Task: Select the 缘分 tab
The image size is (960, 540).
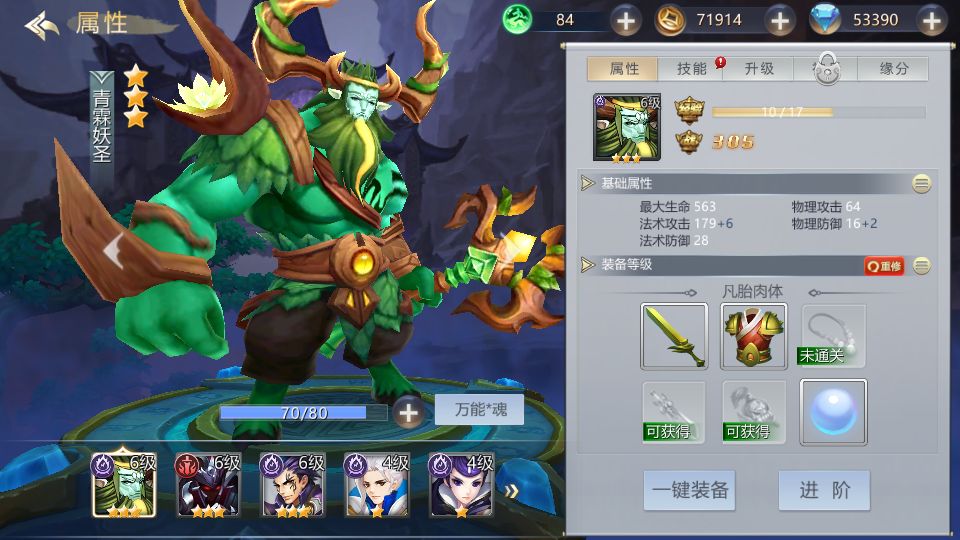Action: coord(893,69)
